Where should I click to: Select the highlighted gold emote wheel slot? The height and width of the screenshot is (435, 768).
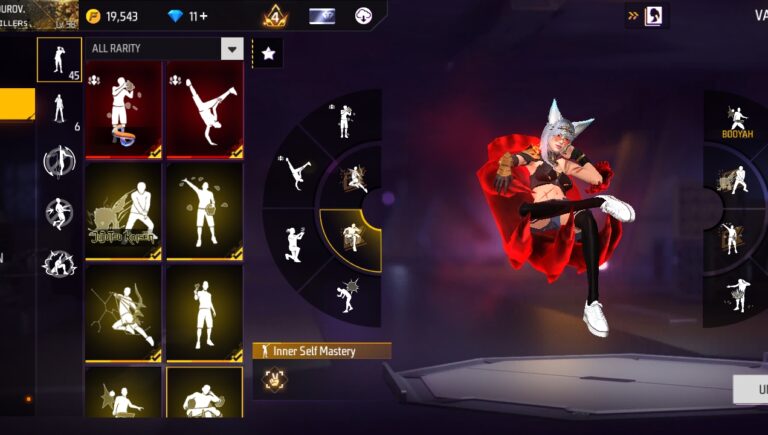[x=352, y=237]
